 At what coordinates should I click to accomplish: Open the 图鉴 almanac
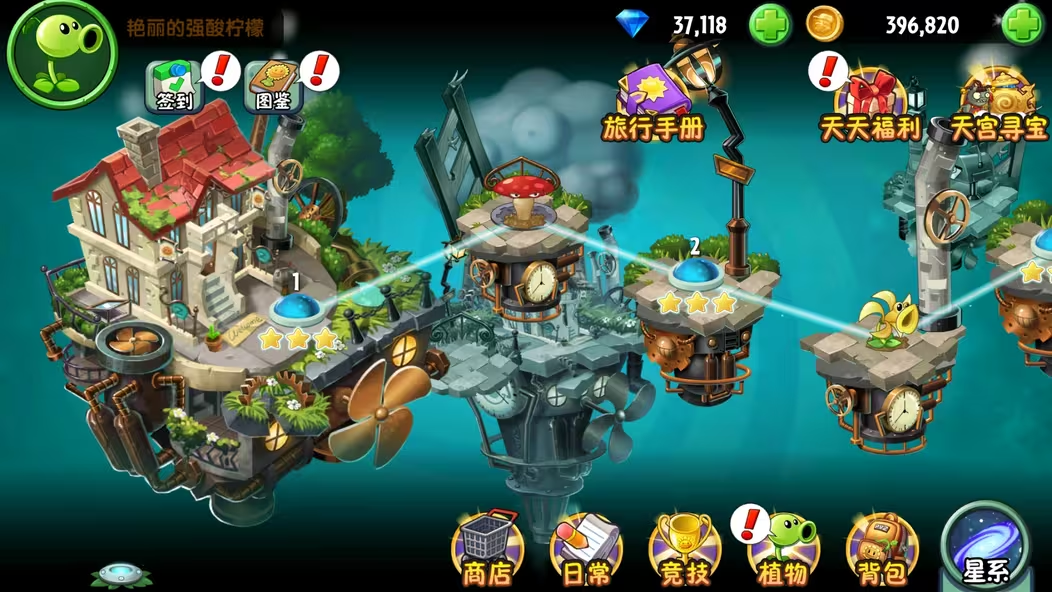(x=272, y=86)
